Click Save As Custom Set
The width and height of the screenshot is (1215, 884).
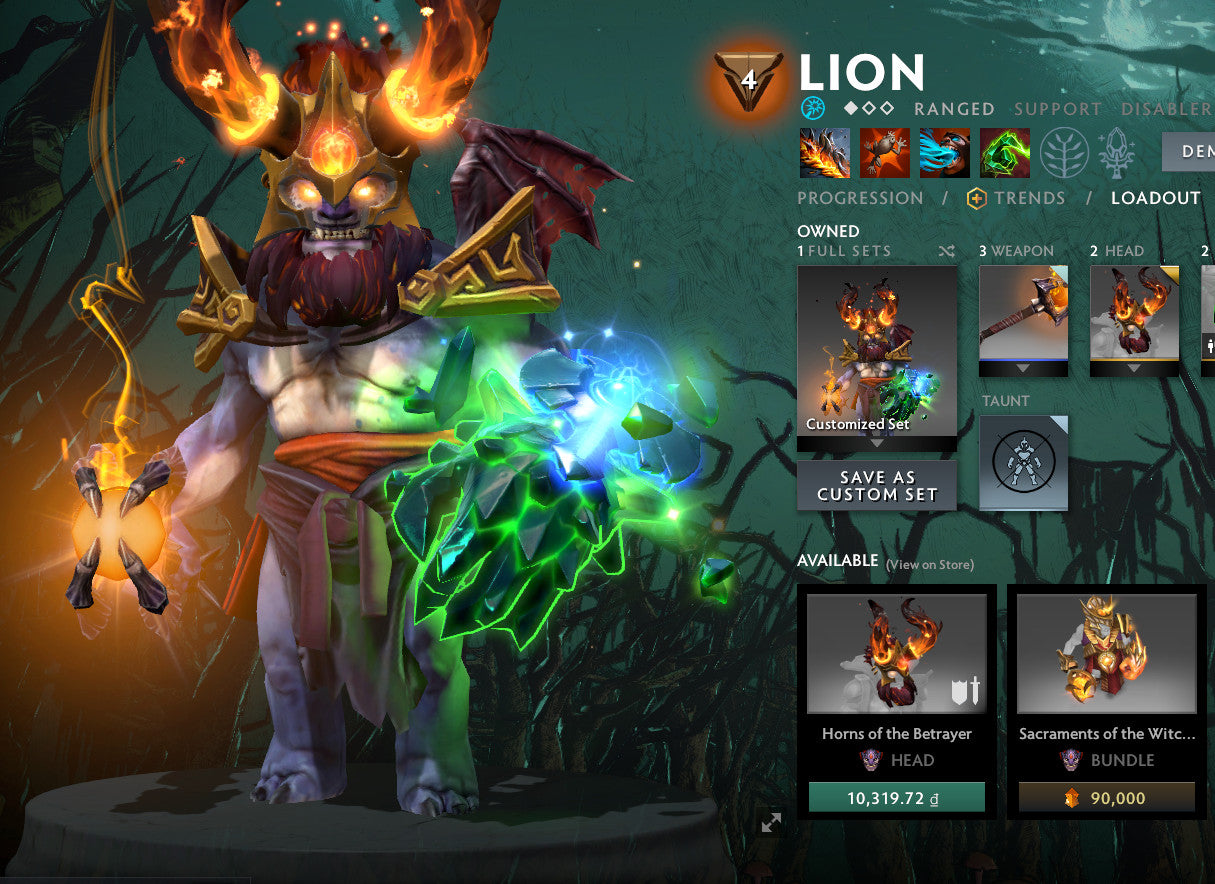coord(876,485)
